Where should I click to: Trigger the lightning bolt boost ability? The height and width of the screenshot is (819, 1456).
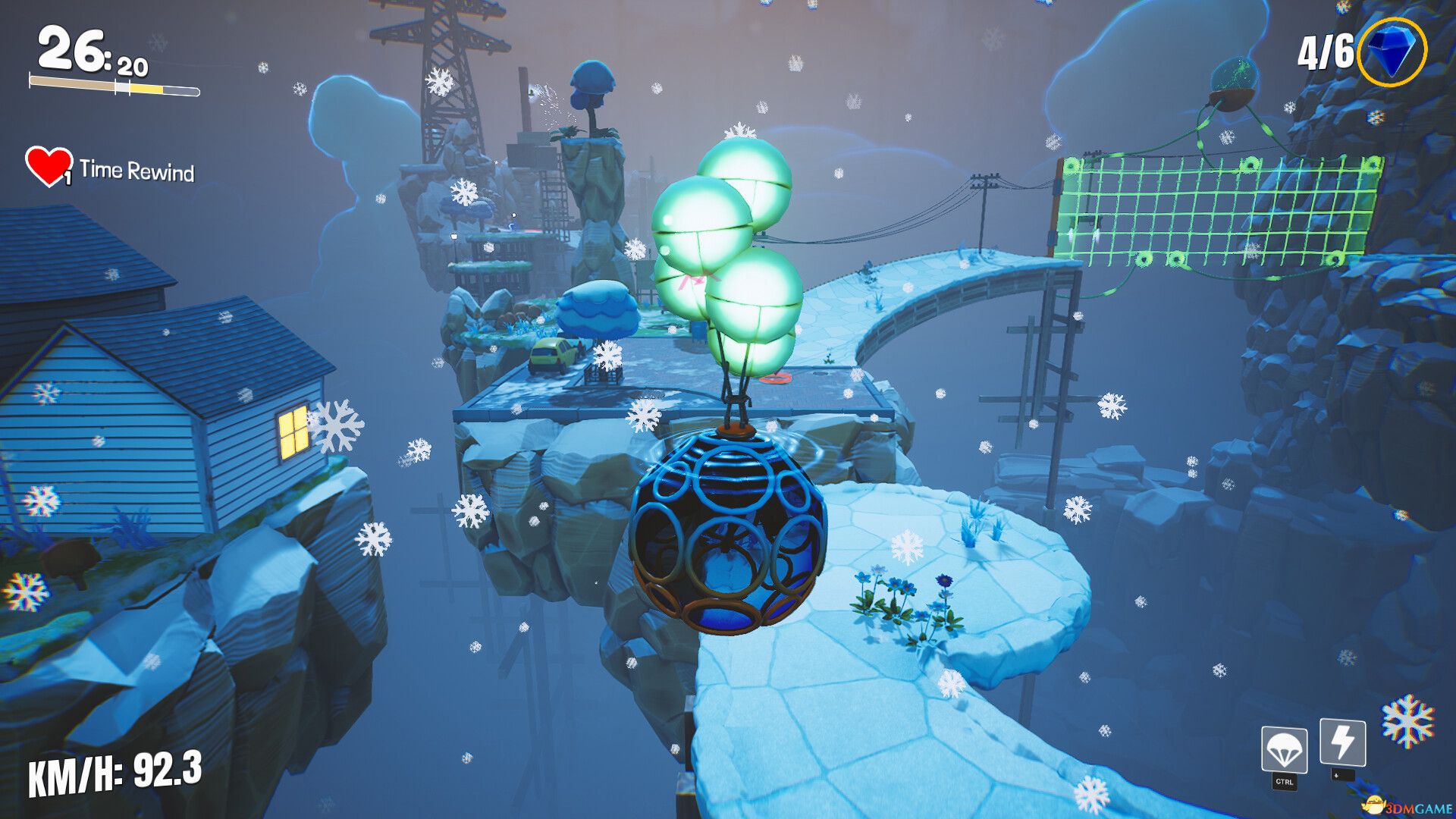tap(1343, 742)
